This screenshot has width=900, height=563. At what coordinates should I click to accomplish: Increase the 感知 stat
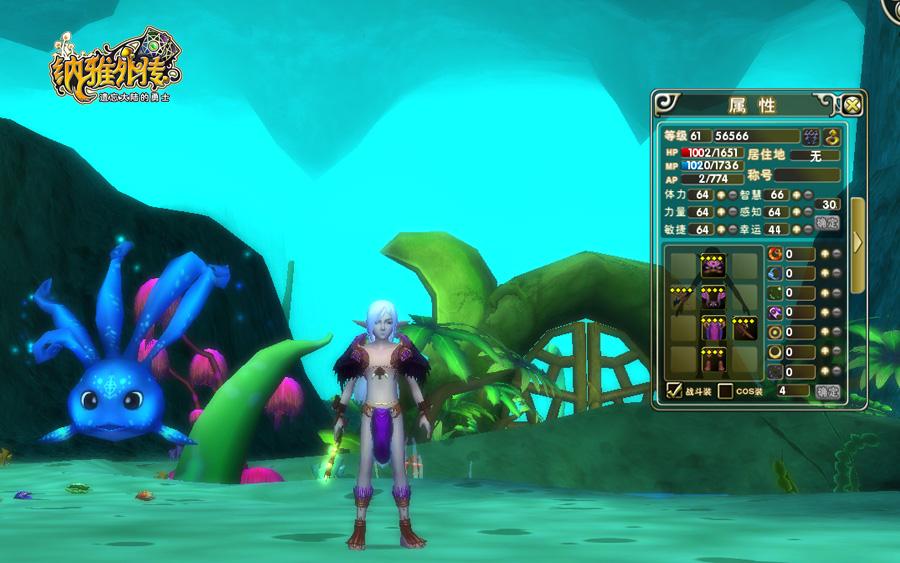coord(796,212)
